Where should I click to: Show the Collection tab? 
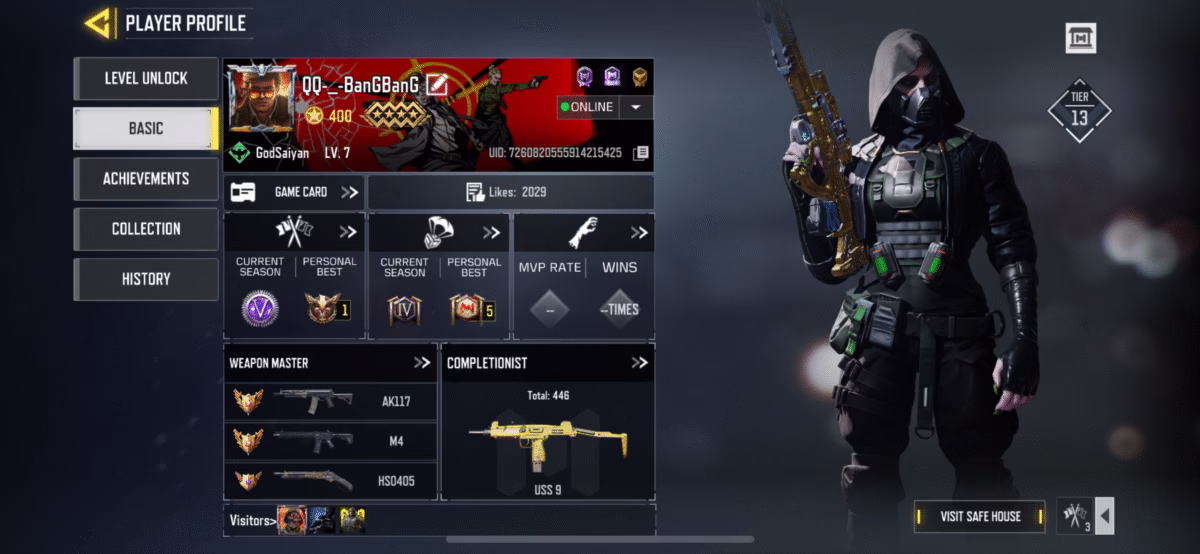[x=146, y=228]
